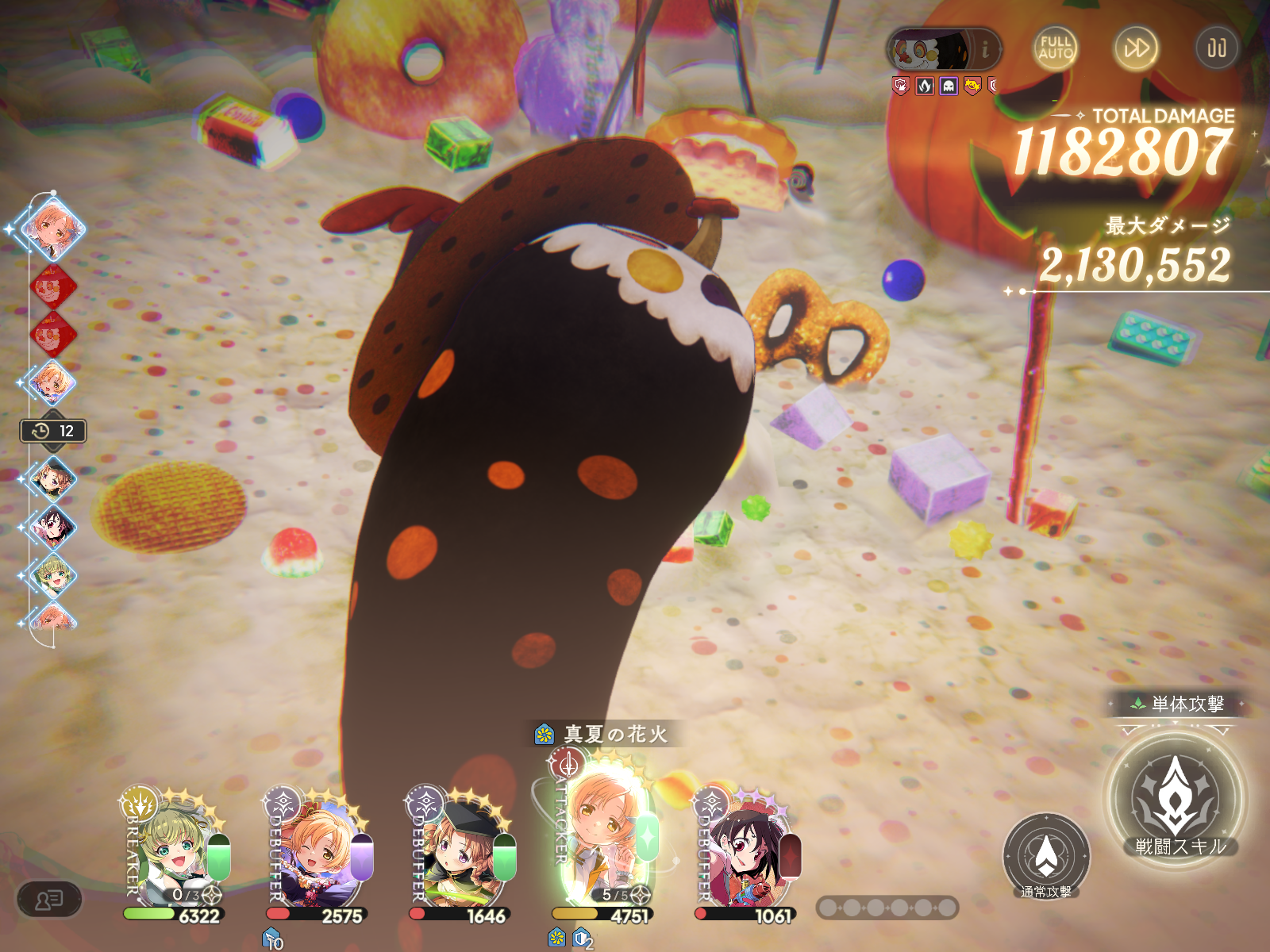Pause the battle
Screen dimensions: 1270x952
[1216, 48]
